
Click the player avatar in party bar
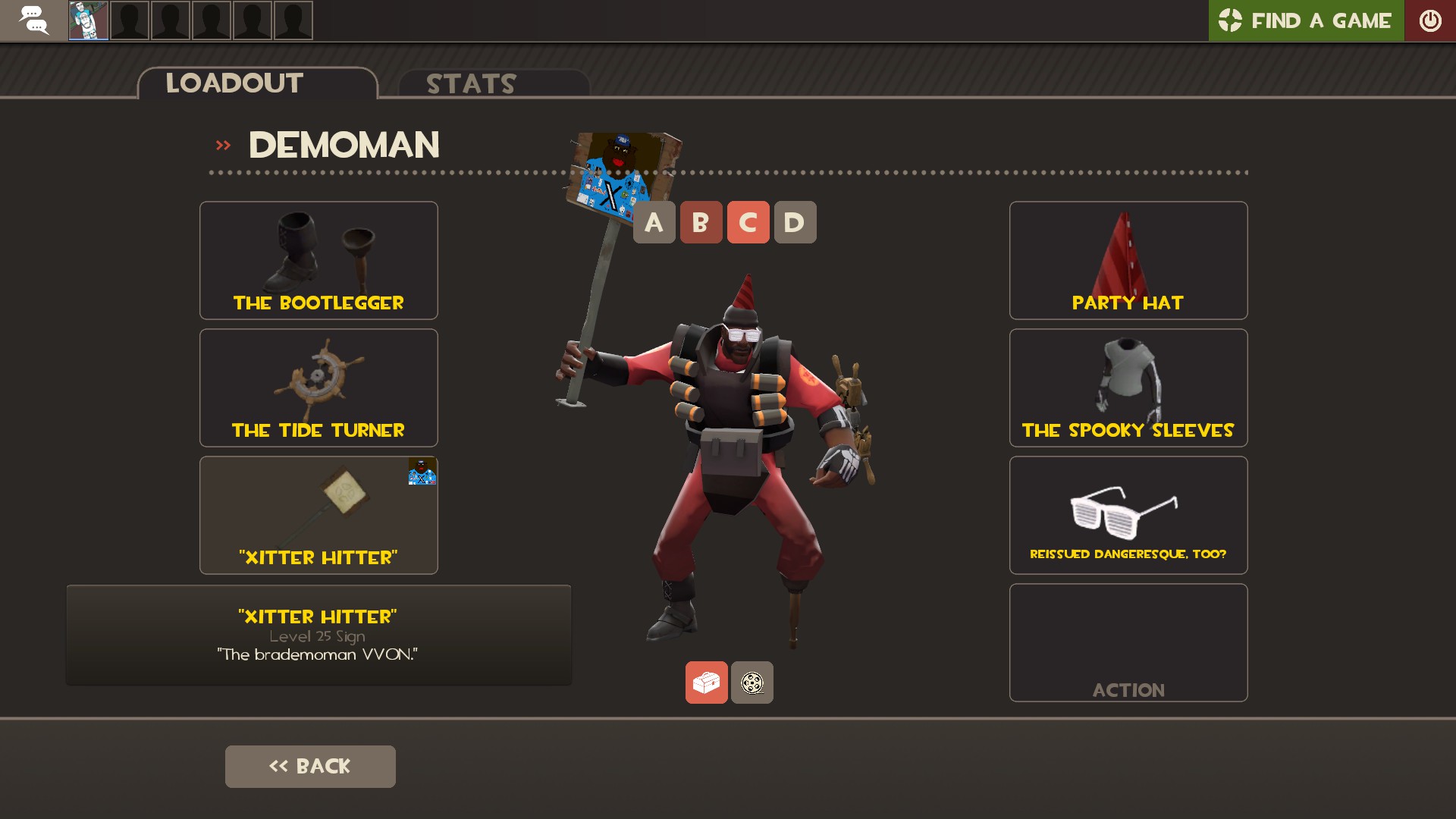(x=89, y=20)
